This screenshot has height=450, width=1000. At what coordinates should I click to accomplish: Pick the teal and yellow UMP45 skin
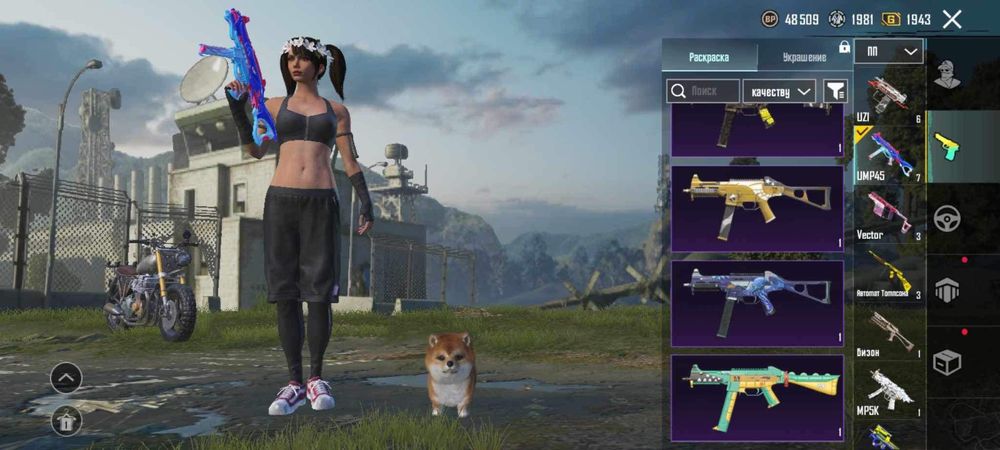click(x=757, y=396)
